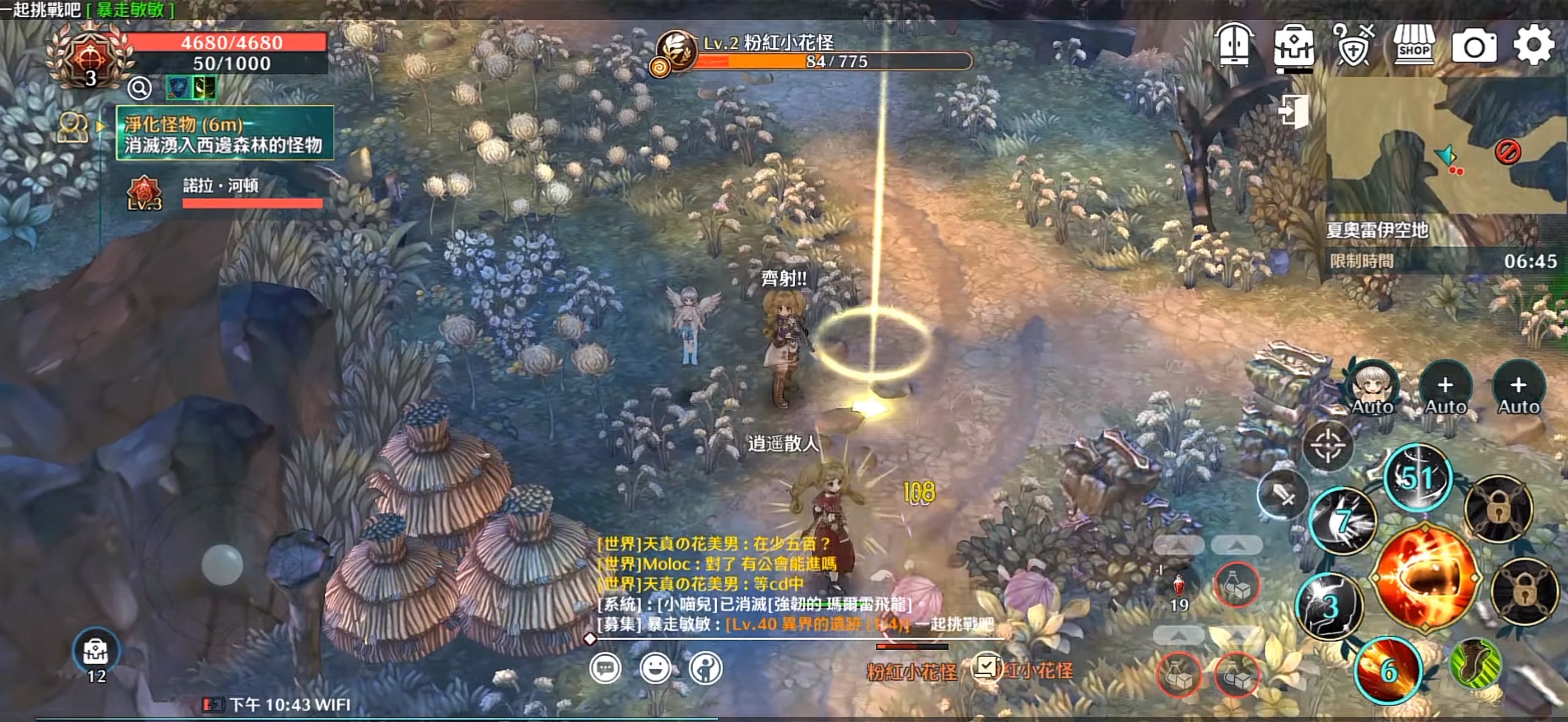Open the shield and sword equipment menu
Viewport: 1568px width, 722px height.
1352,45
